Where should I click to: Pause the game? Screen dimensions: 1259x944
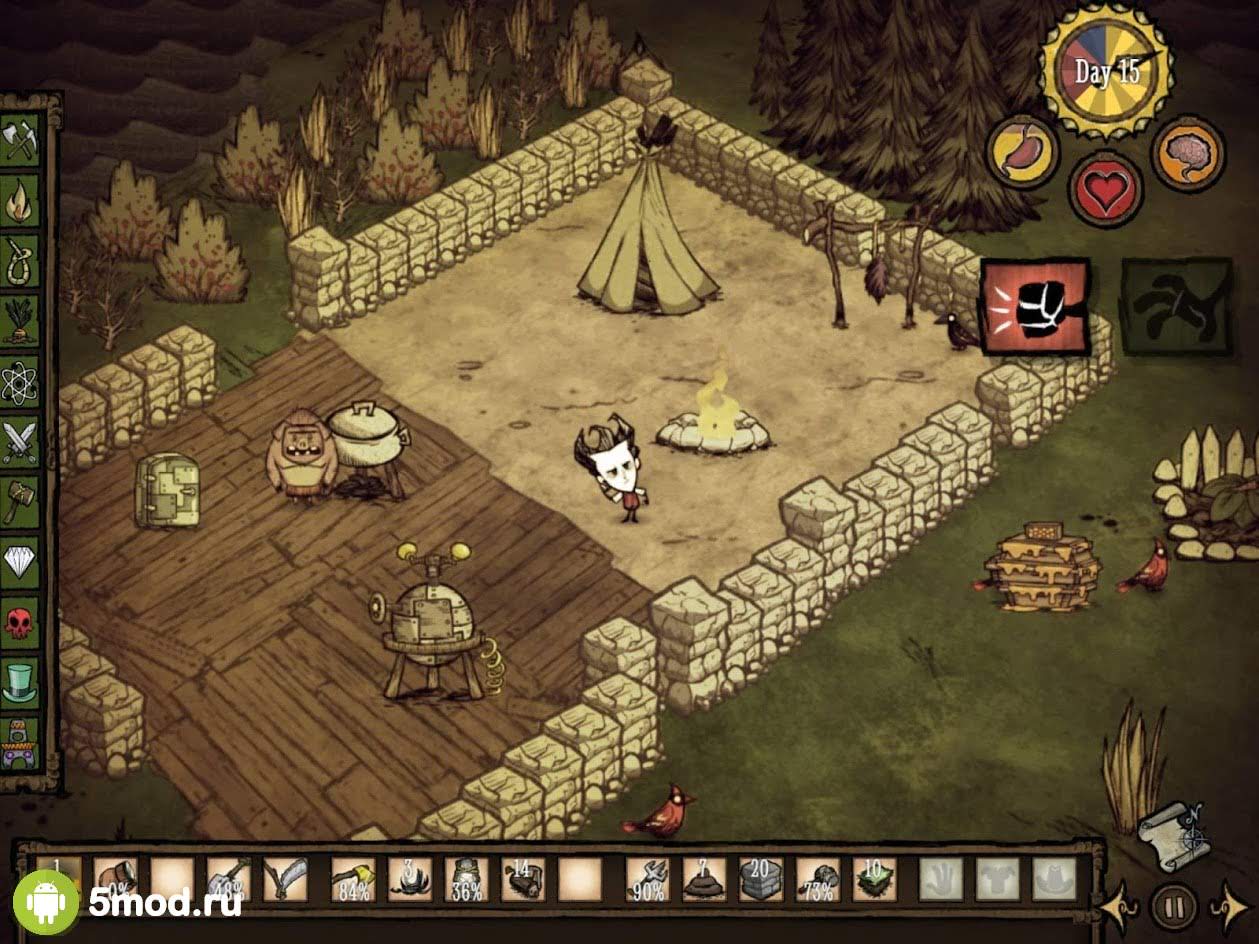point(1174,907)
